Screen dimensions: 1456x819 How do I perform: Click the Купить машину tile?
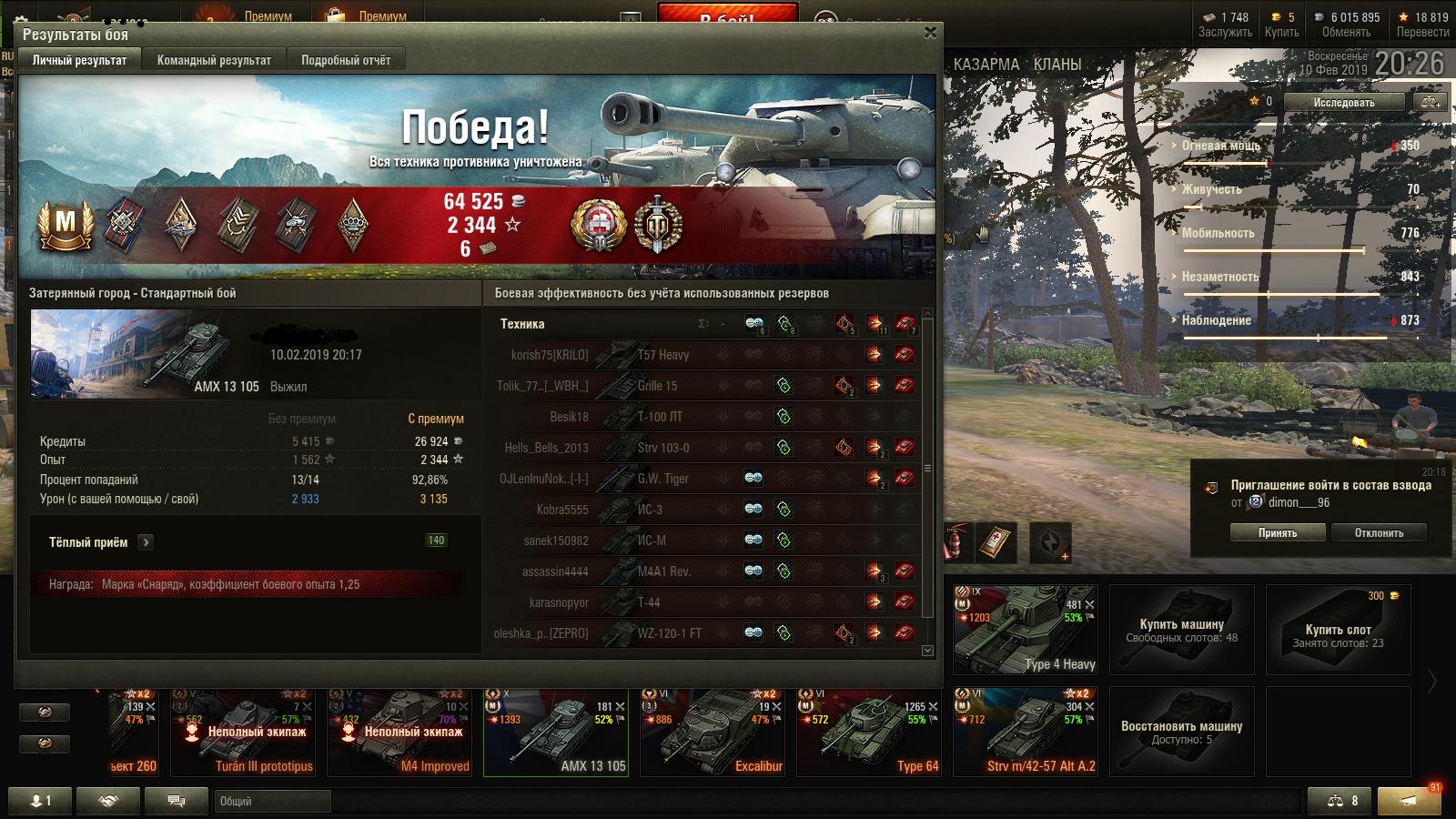pos(1181,630)
